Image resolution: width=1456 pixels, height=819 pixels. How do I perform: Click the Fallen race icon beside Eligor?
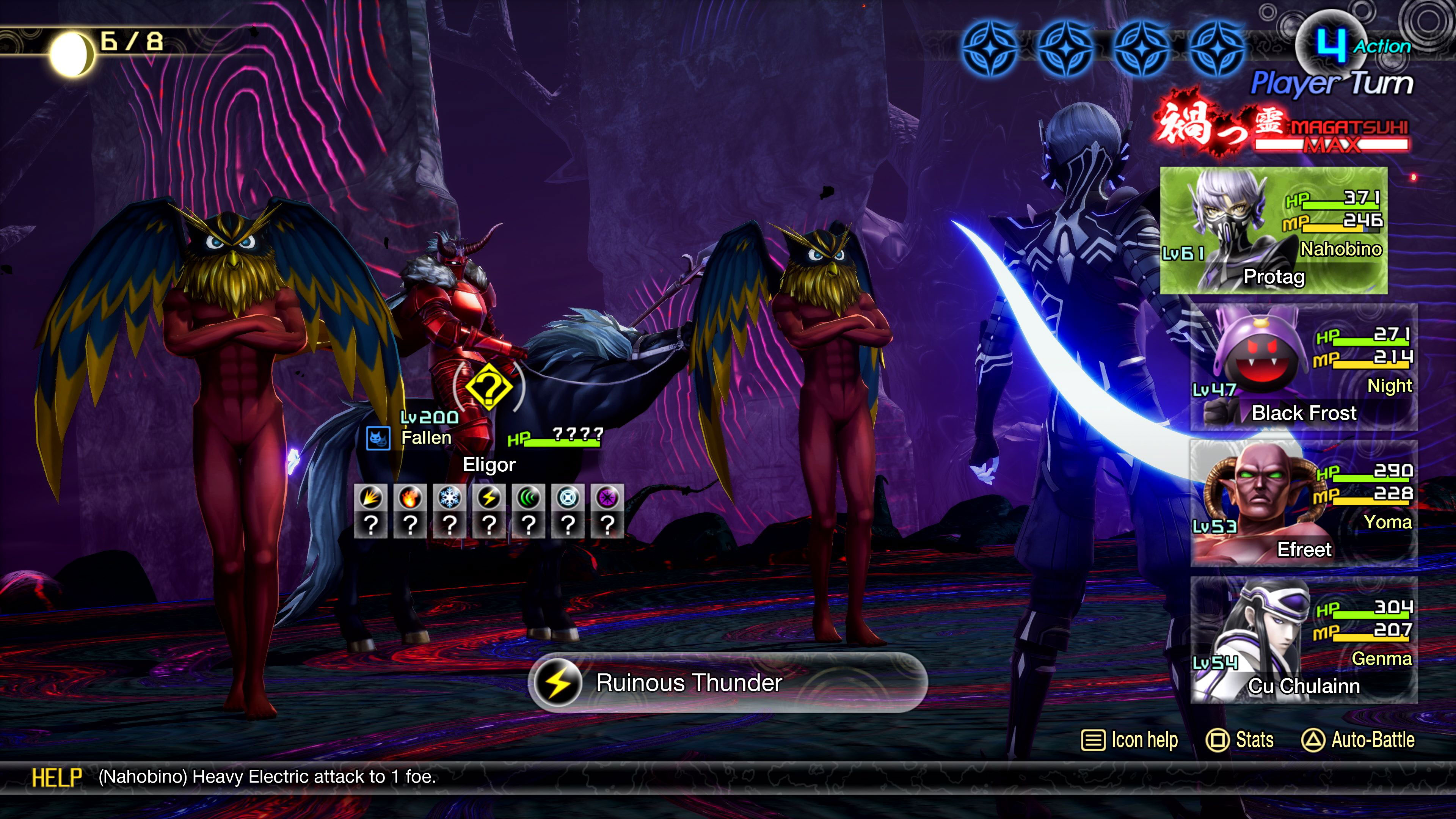[378, 438]
